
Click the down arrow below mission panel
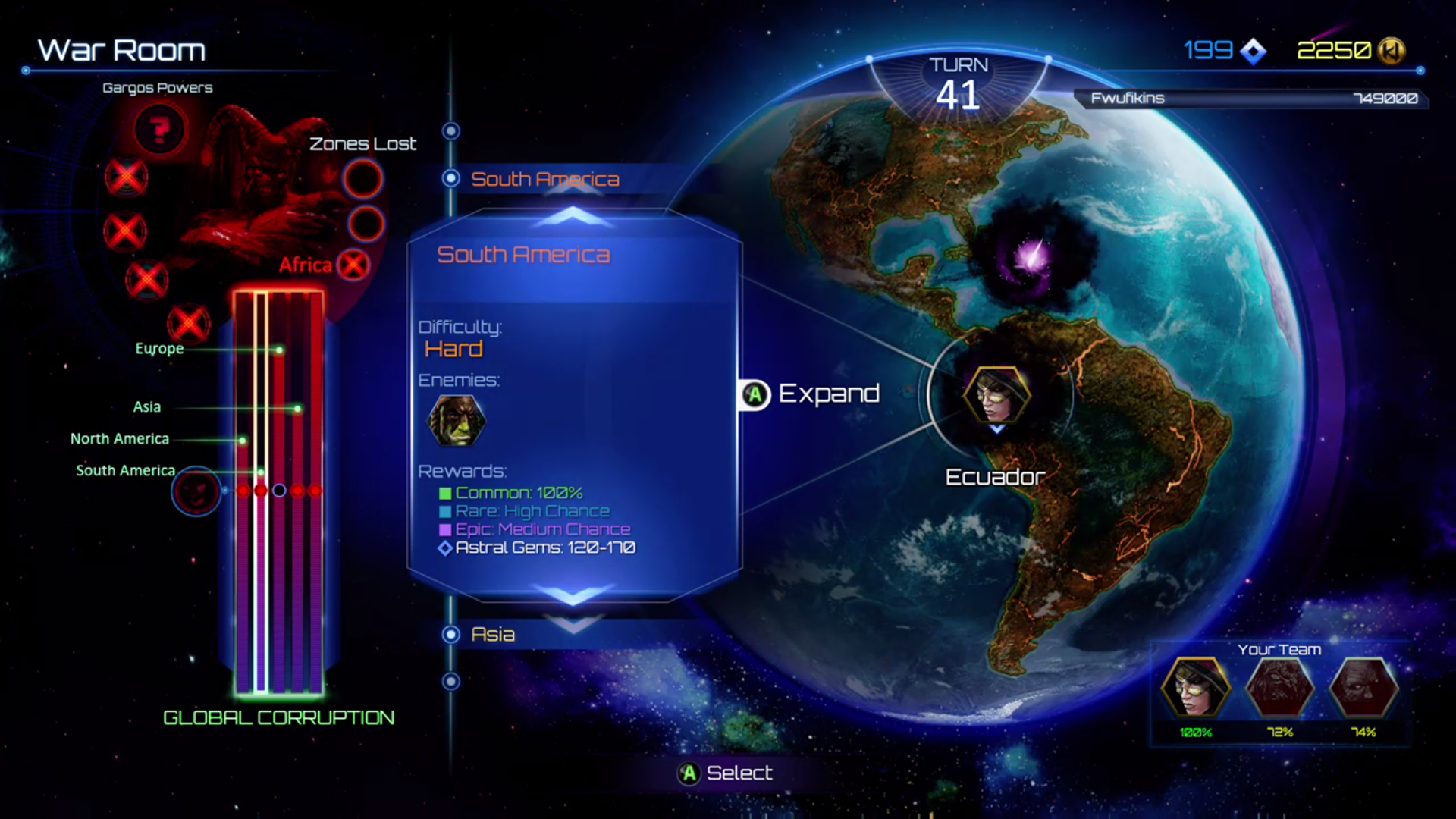[573, 594]
